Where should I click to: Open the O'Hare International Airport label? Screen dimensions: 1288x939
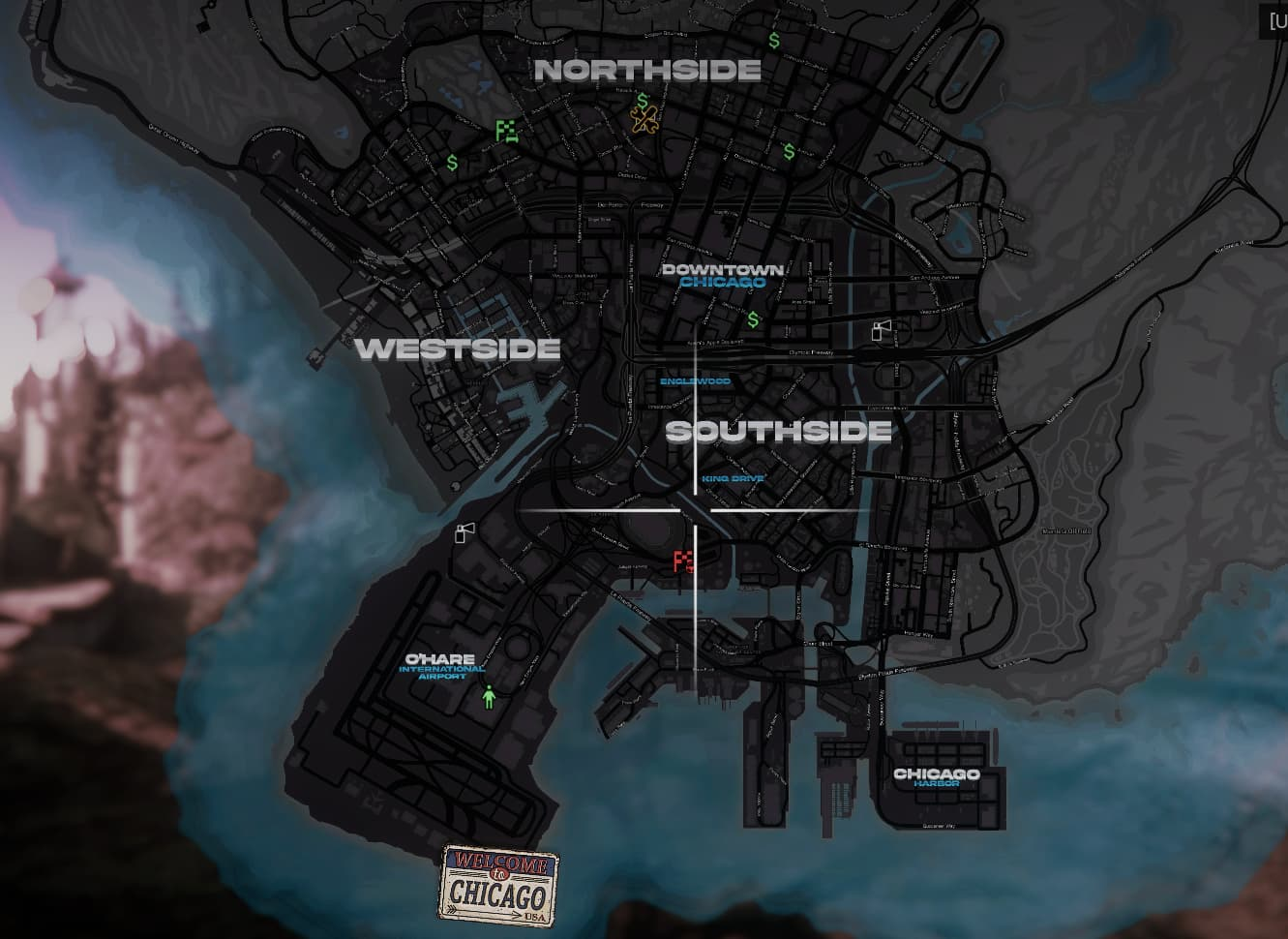[437, 664]
